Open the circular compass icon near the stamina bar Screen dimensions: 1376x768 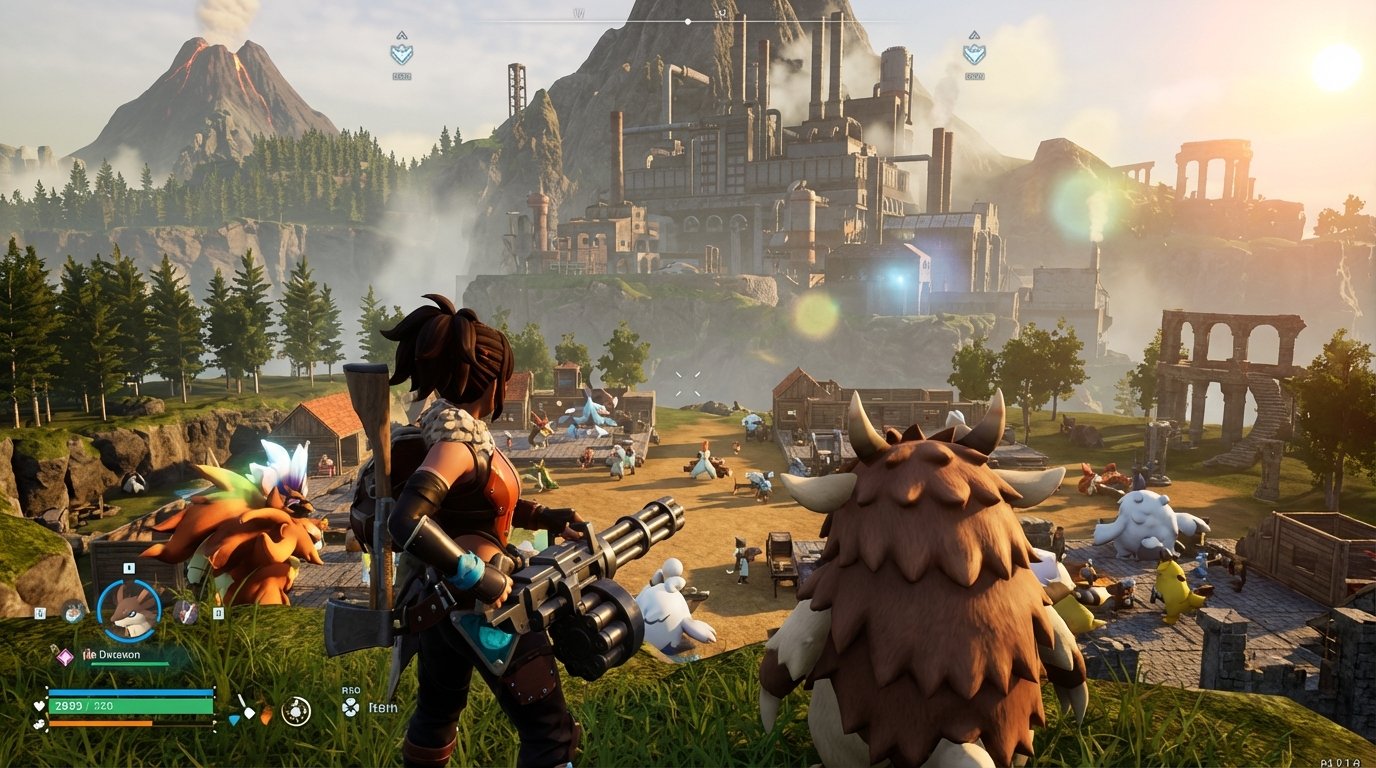296,709
